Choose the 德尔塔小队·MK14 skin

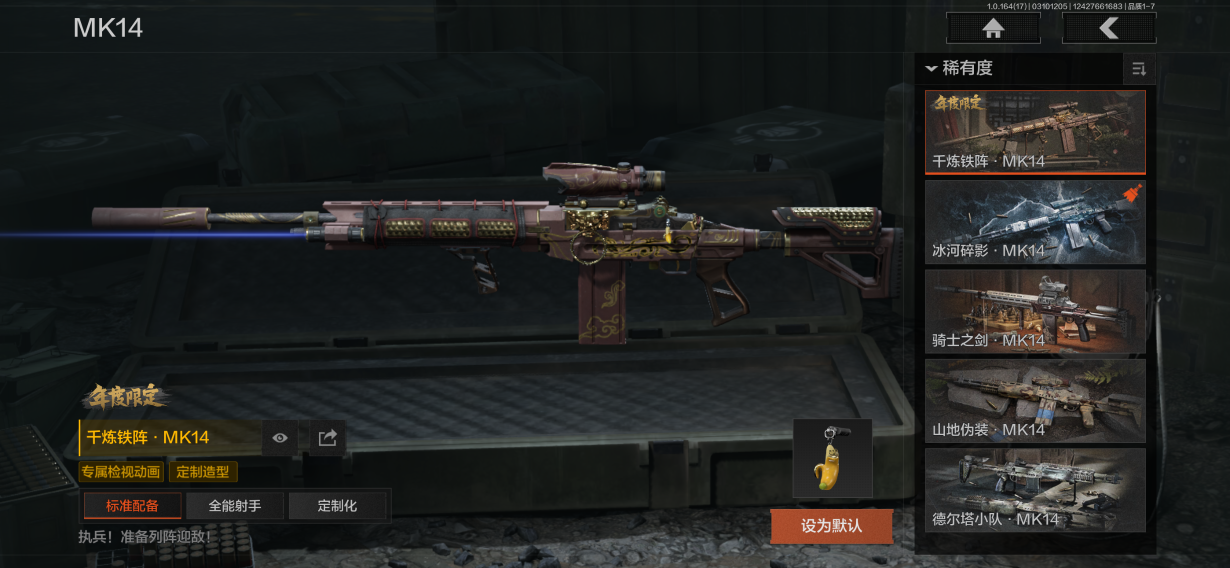pyautogui.click(x=1035, y=490)
